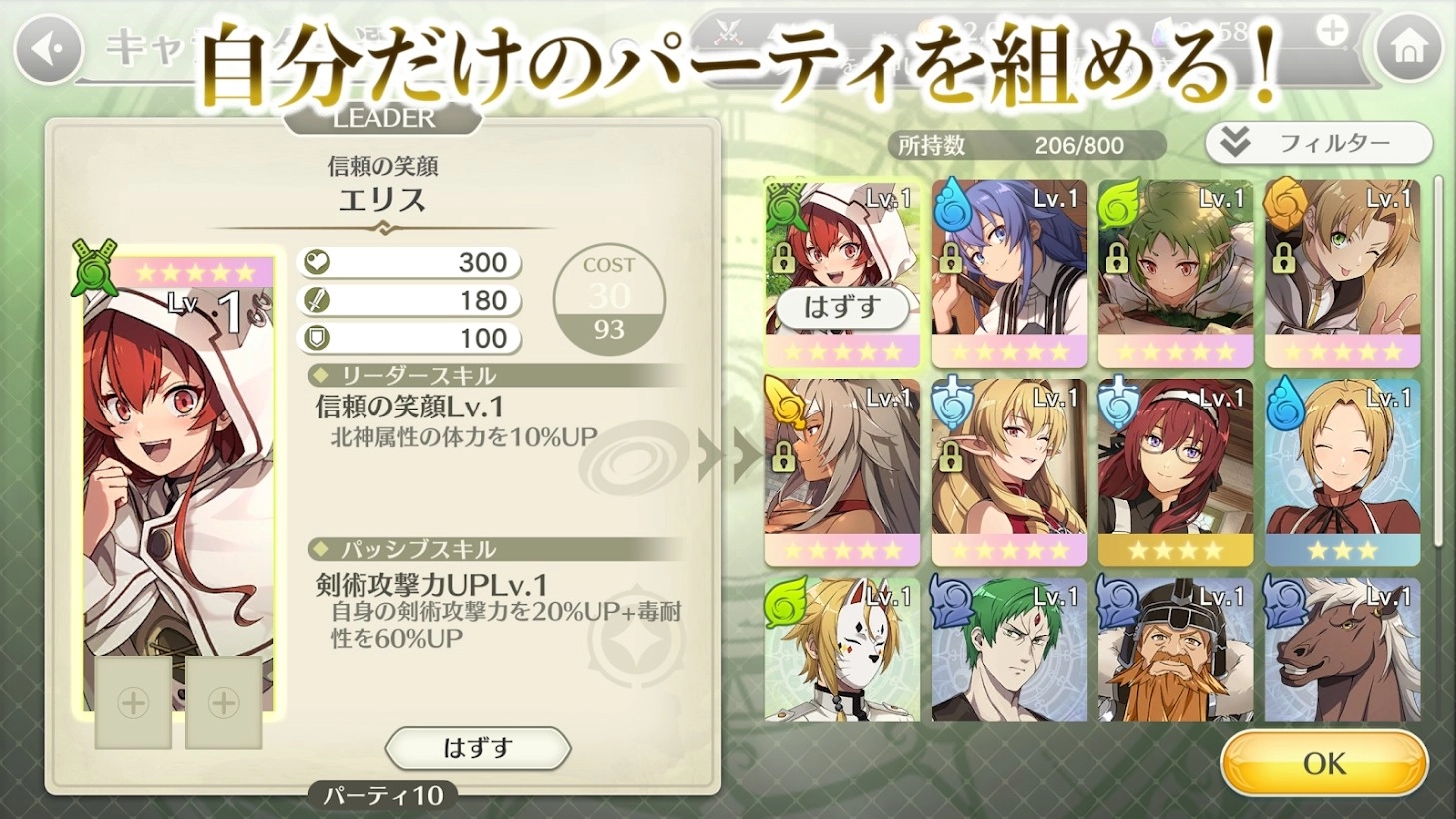Tap the plus icon beside the gem currency

pyautogui.click(x=1332, y=29)
